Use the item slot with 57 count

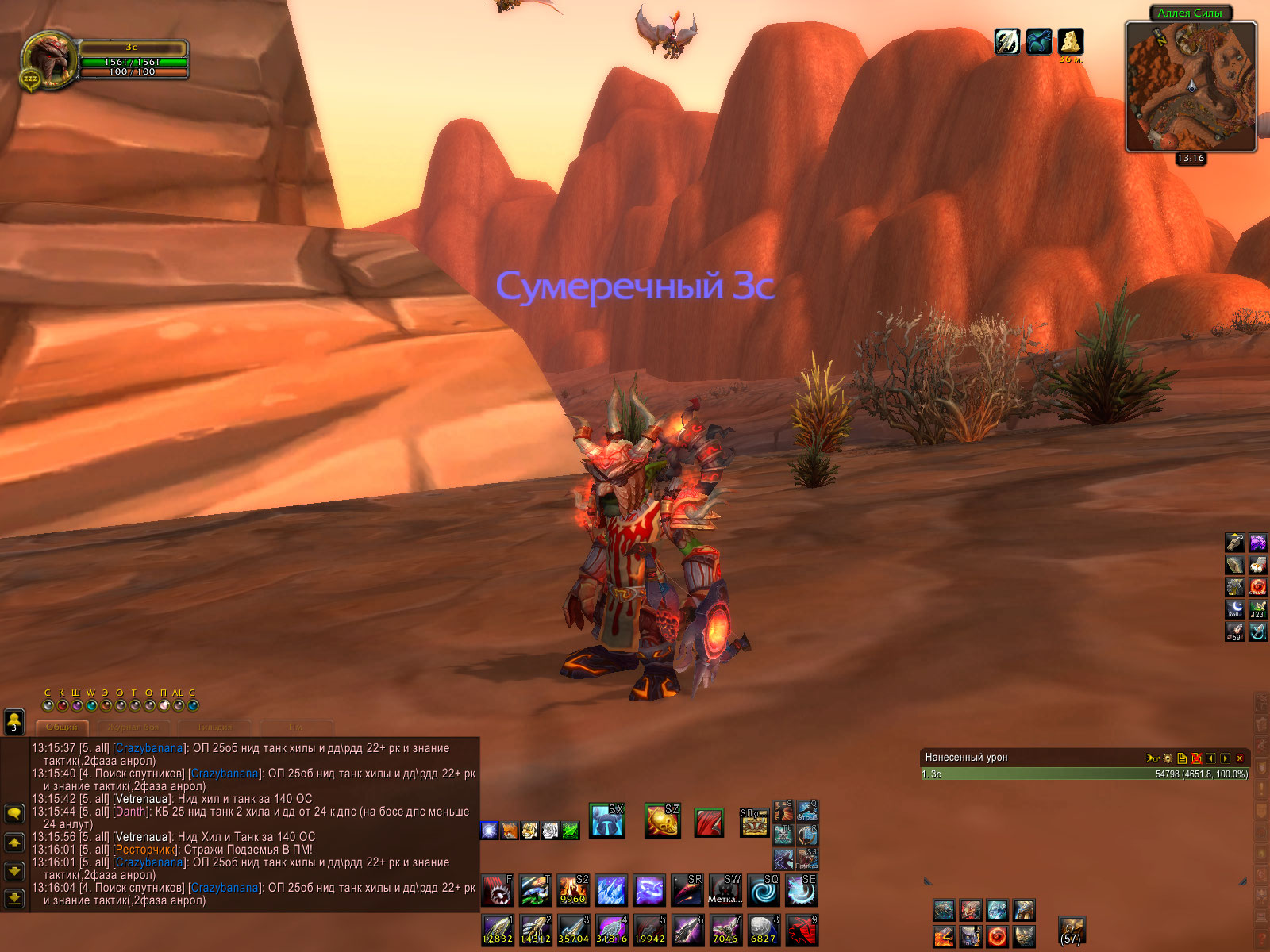pos(1072,931)
